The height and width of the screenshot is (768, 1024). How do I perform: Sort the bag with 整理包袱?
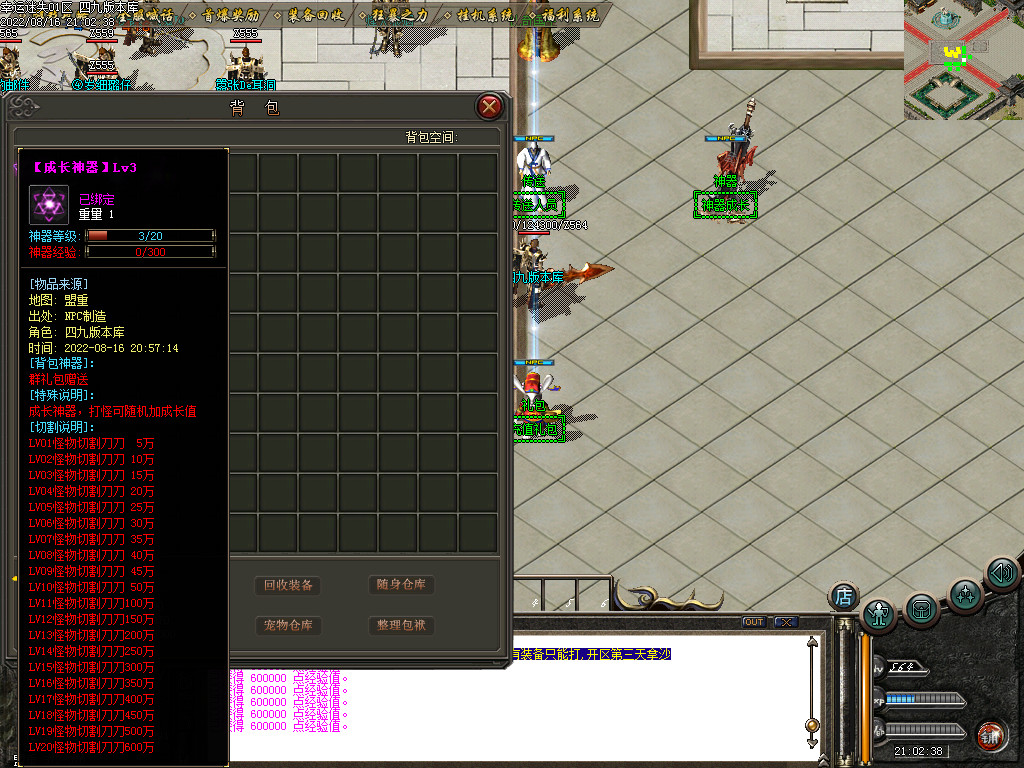click(x=401, y=626)
